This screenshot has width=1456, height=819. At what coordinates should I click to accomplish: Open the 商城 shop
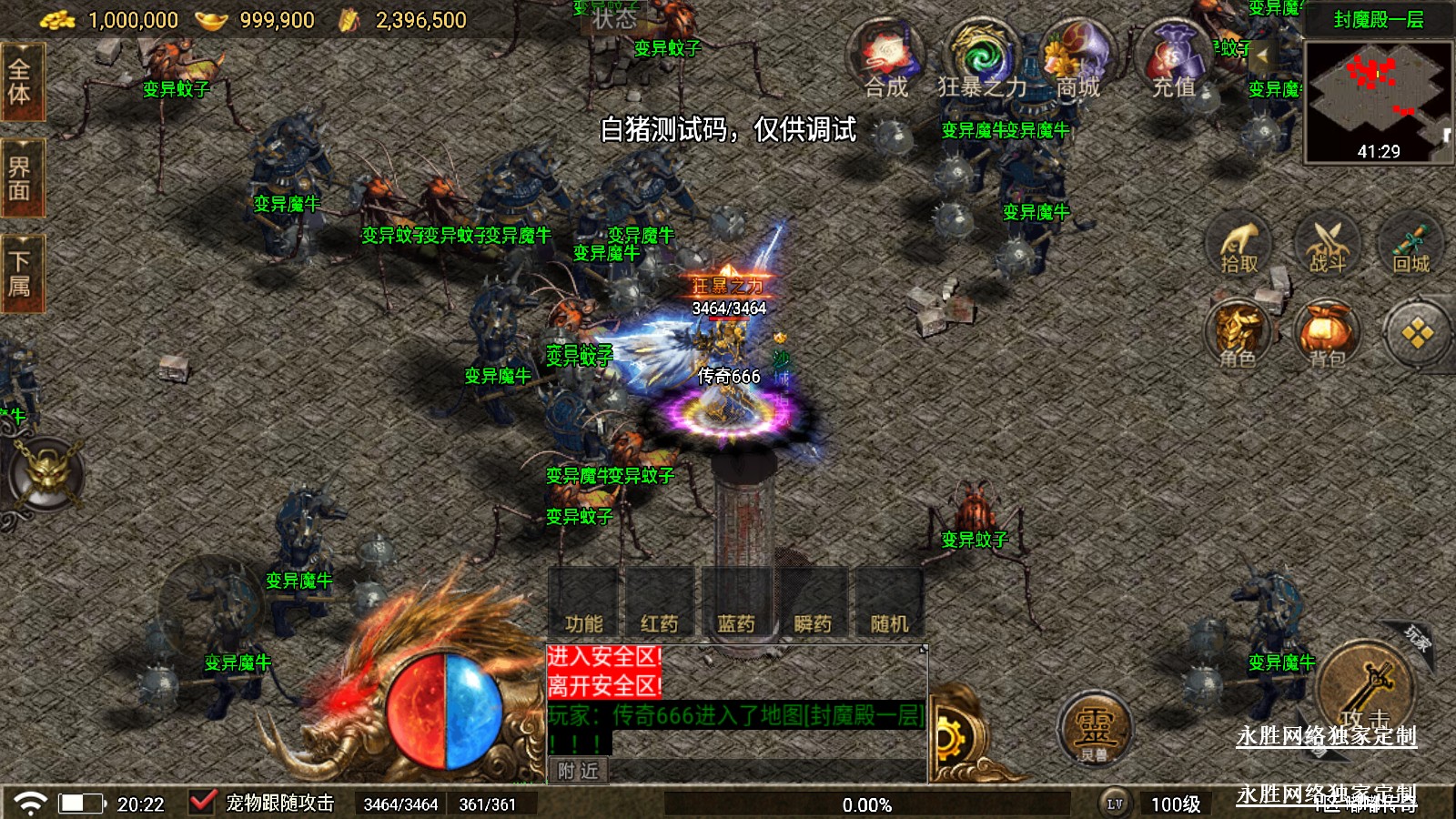pos(1077,60)
